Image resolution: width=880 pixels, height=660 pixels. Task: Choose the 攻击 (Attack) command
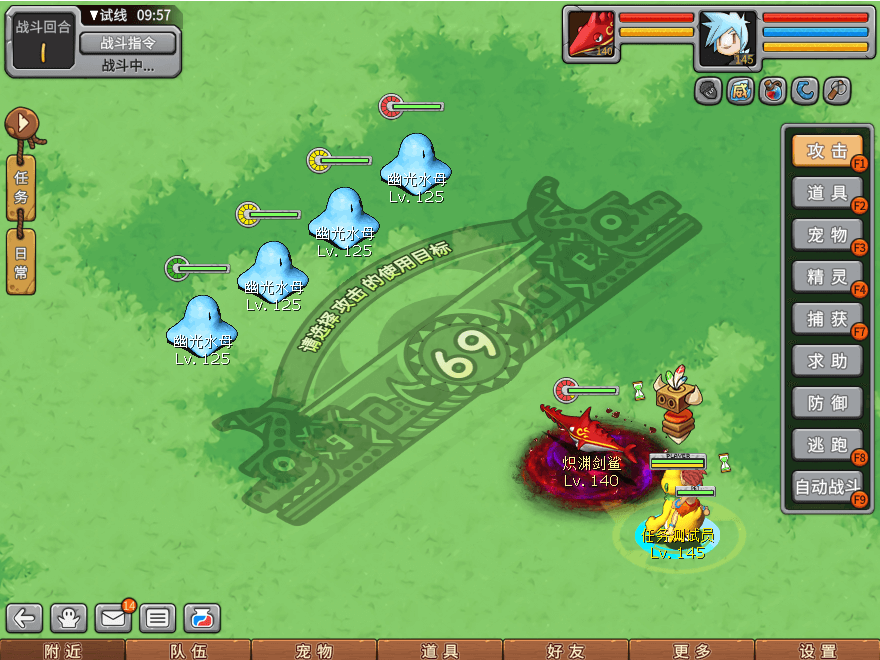(827, 151)
